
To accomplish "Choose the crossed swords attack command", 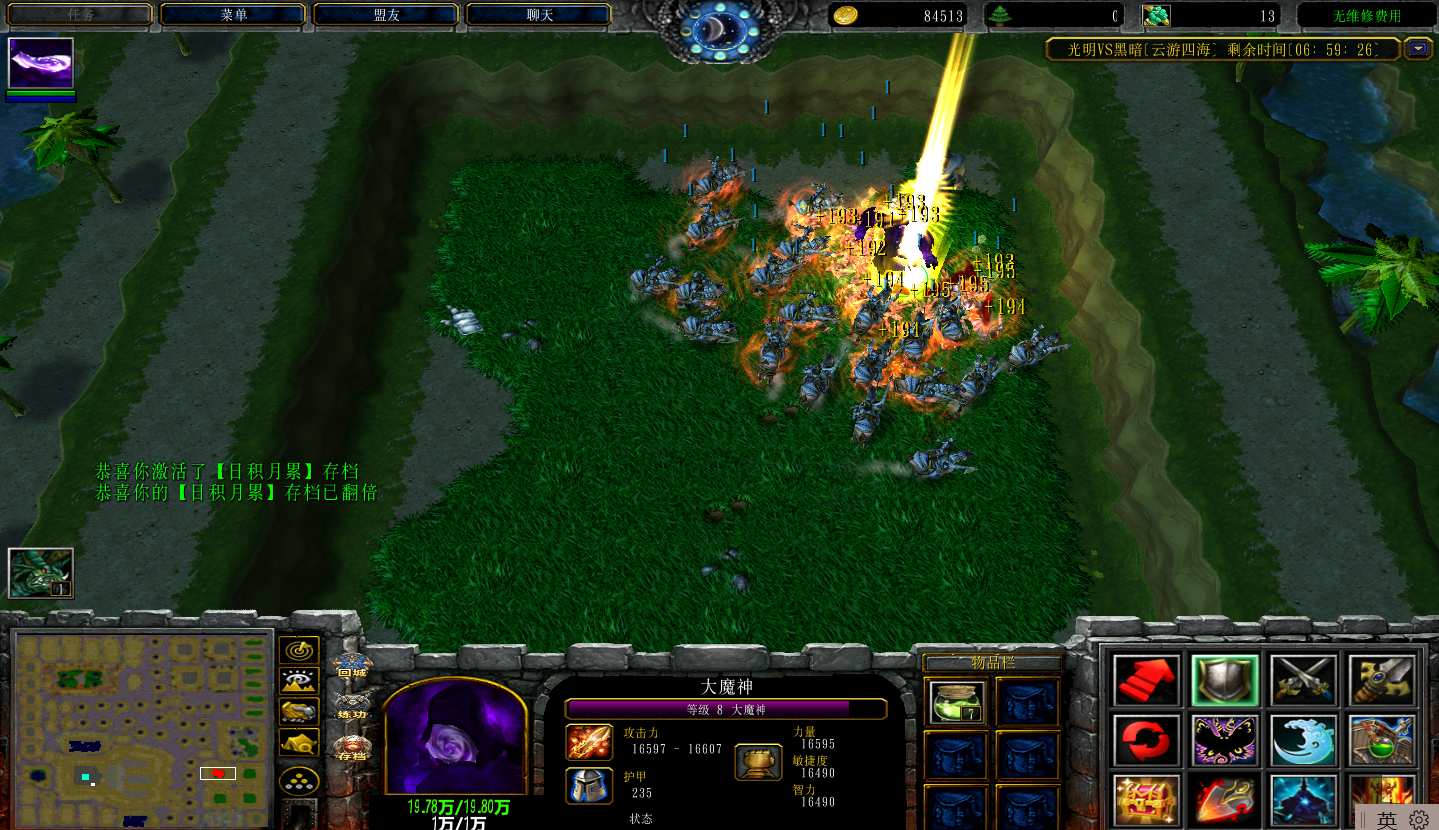I will [1304, 680].
